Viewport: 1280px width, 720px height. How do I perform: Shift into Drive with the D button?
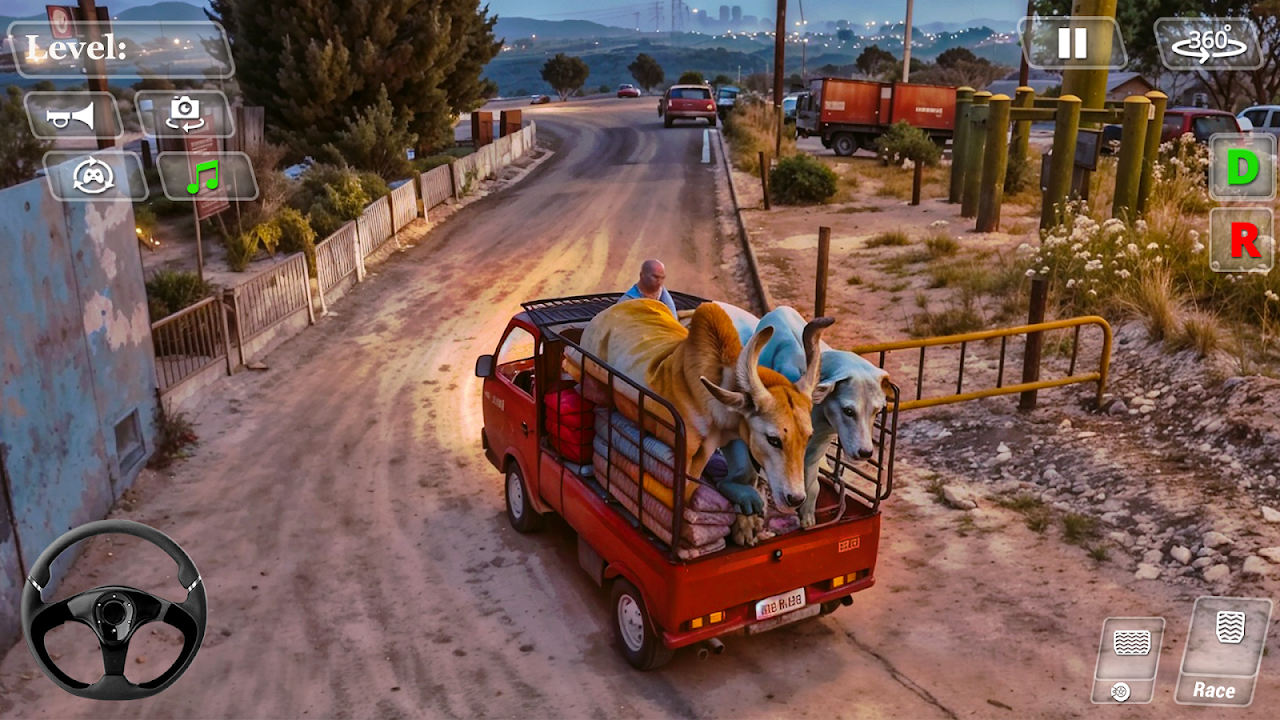pyautogui.click(x=1242, y=167)
